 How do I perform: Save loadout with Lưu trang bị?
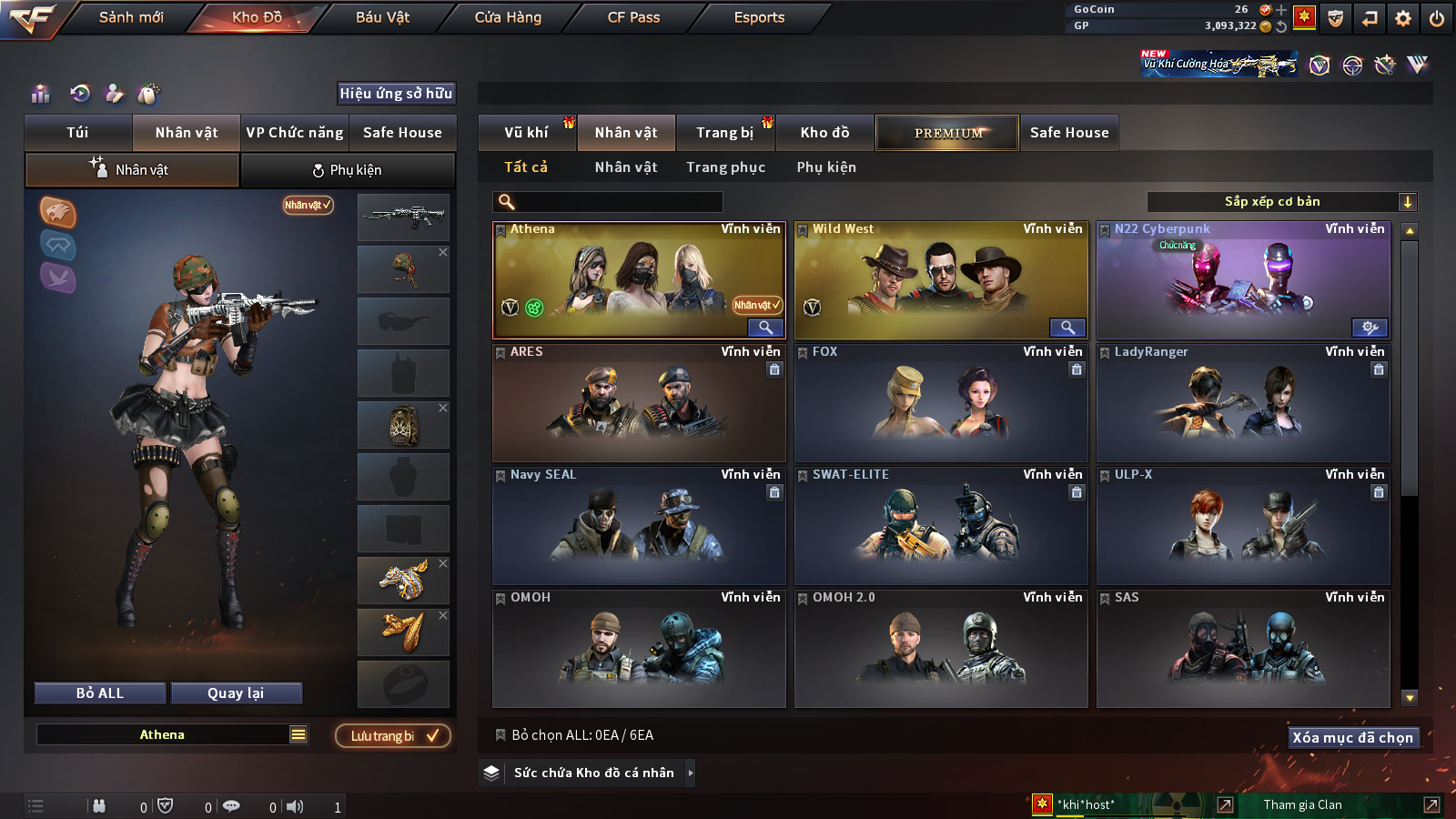click(x=393, y=735)
